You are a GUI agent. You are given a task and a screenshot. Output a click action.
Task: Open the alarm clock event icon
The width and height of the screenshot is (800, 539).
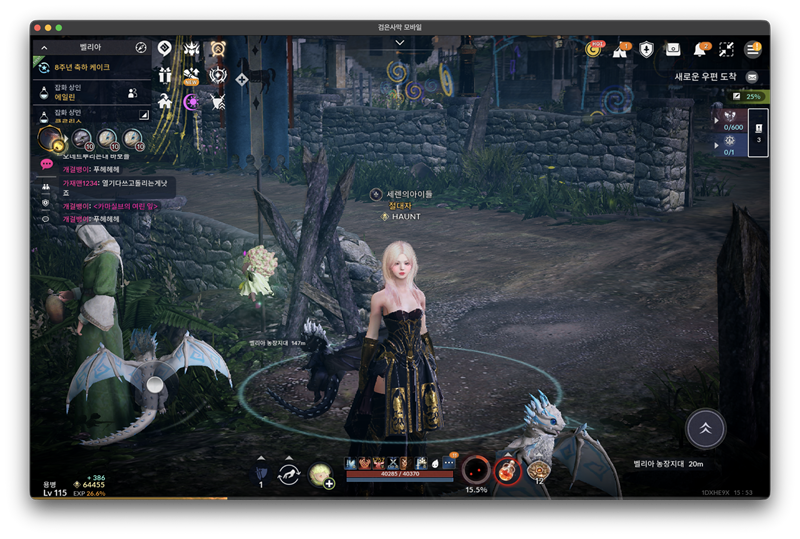[x=217, y=48]
